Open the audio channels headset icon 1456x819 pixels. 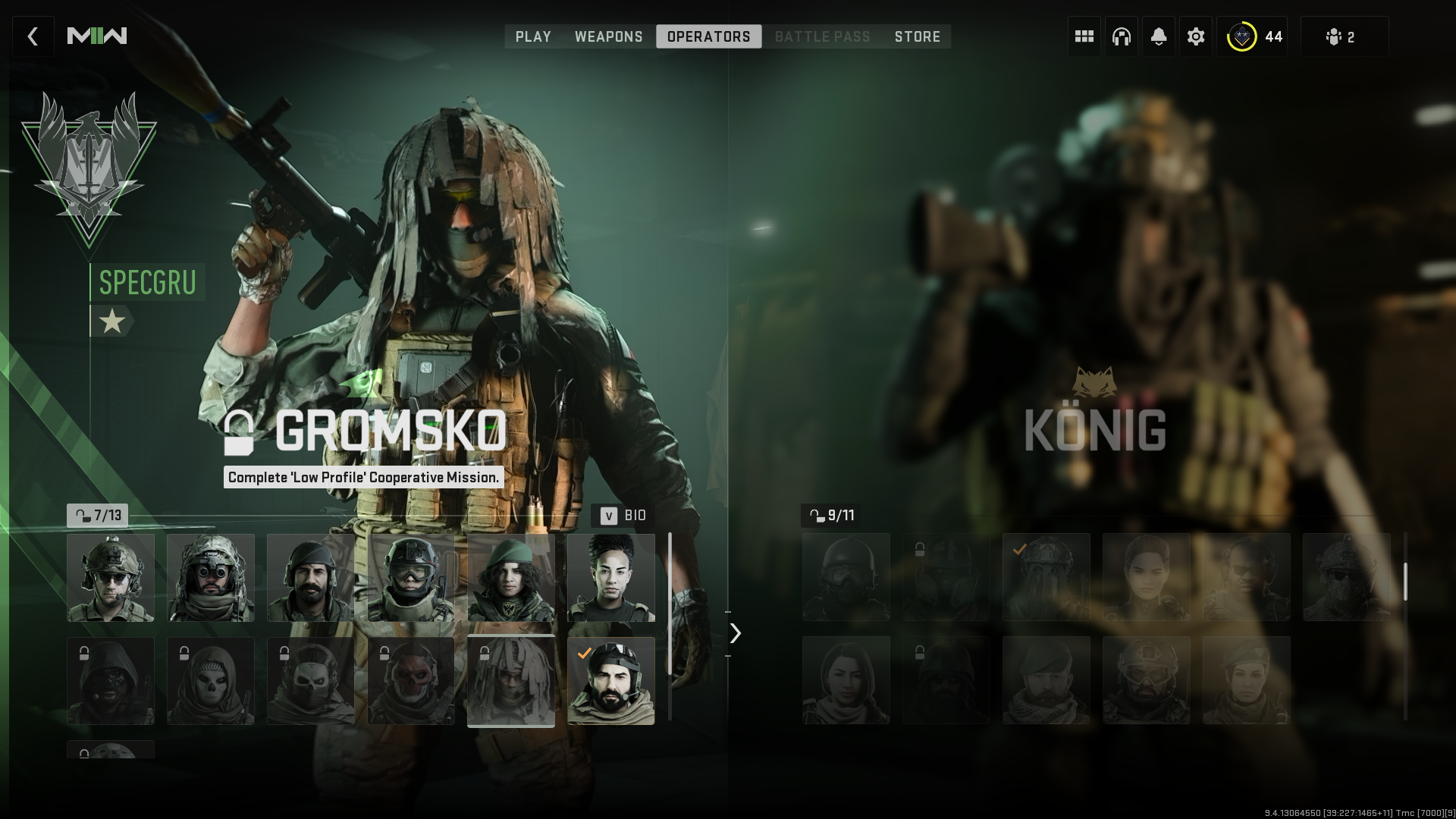click(x=1121, y=36)
